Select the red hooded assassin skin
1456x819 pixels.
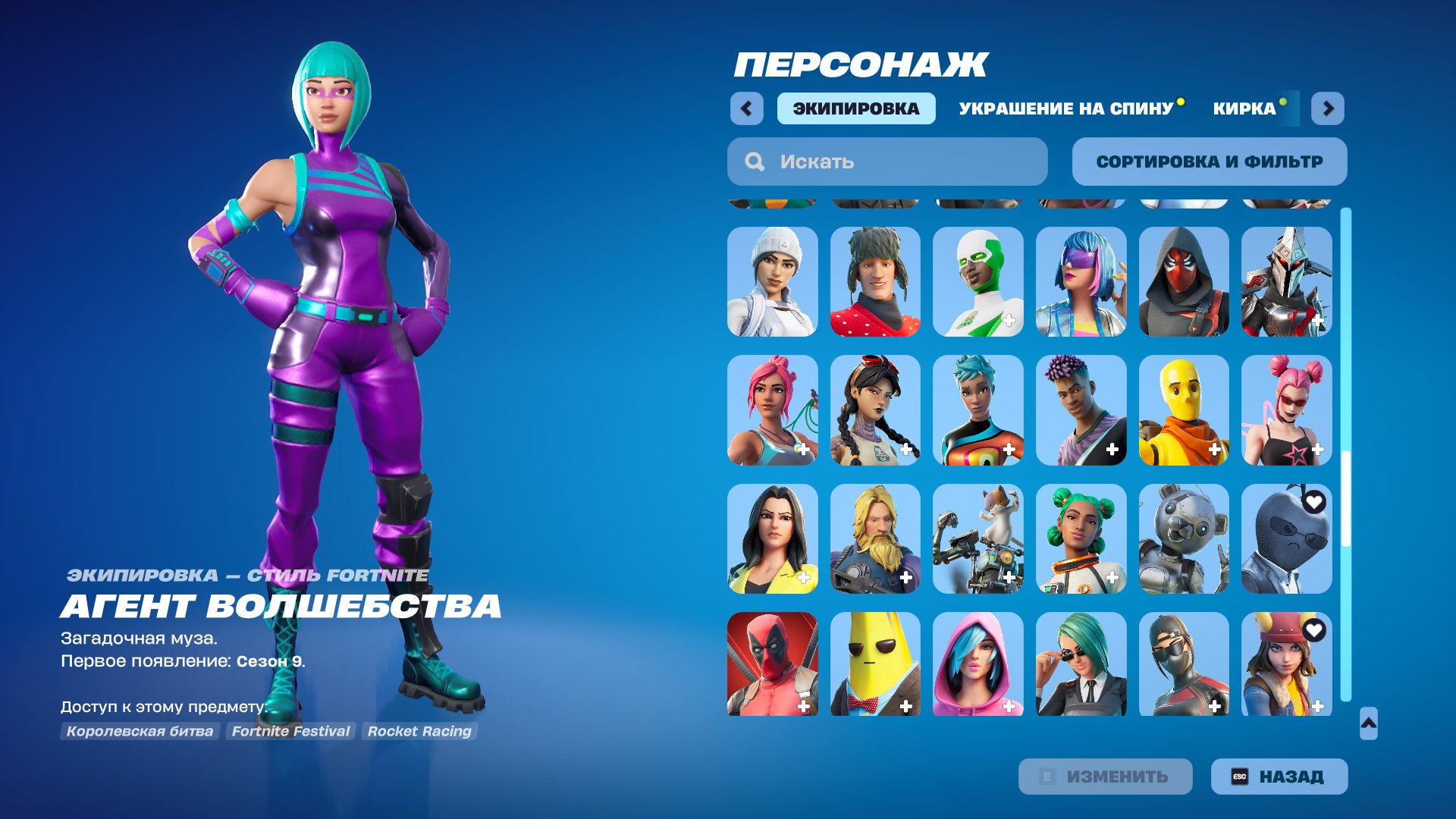point(1183,282)
